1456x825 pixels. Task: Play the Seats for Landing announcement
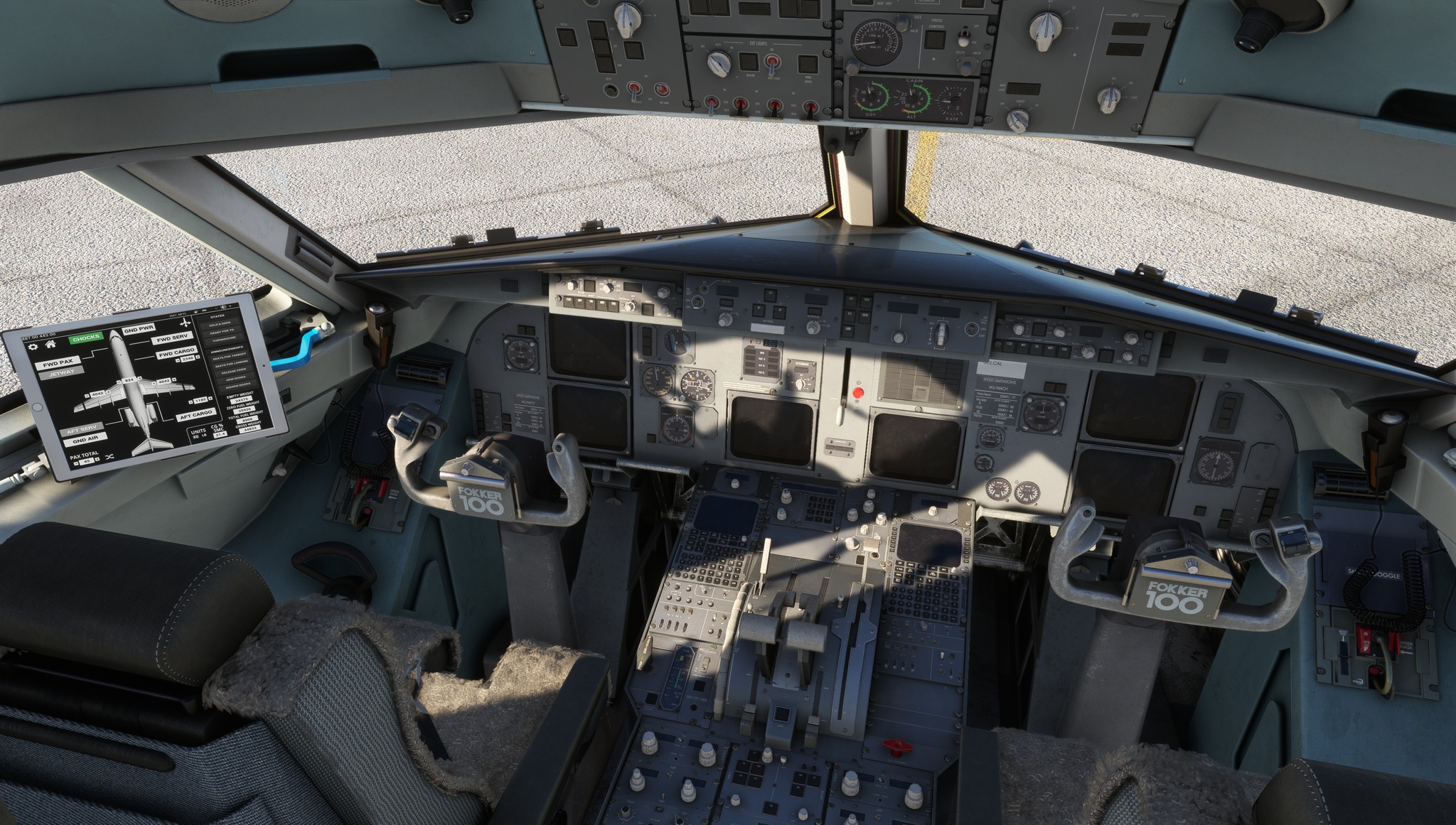coord(231,363)
